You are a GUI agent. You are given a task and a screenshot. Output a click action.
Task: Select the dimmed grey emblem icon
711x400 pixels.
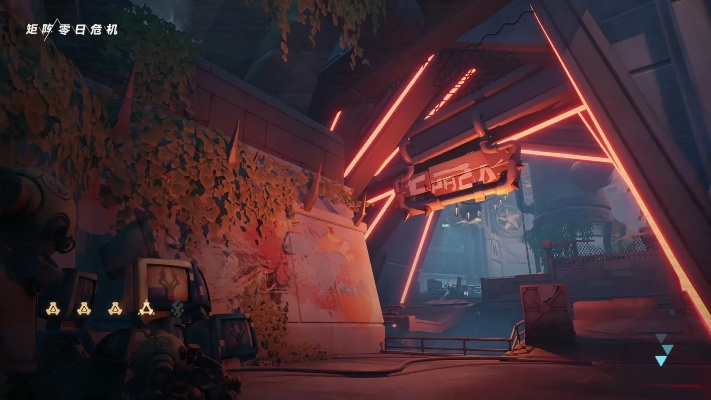click(x=178, y=308)
